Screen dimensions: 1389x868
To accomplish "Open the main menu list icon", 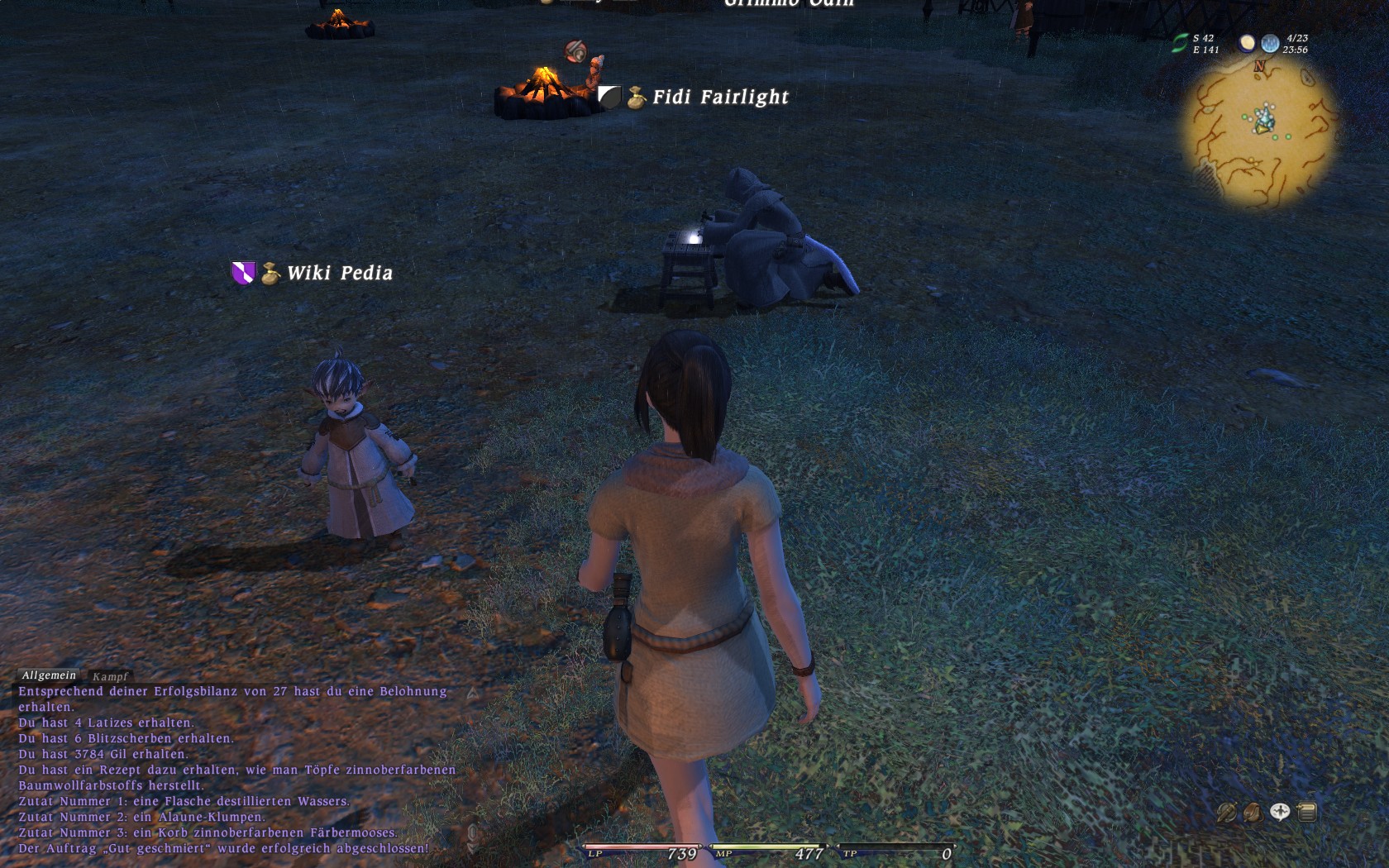I will pos(1307,812).
